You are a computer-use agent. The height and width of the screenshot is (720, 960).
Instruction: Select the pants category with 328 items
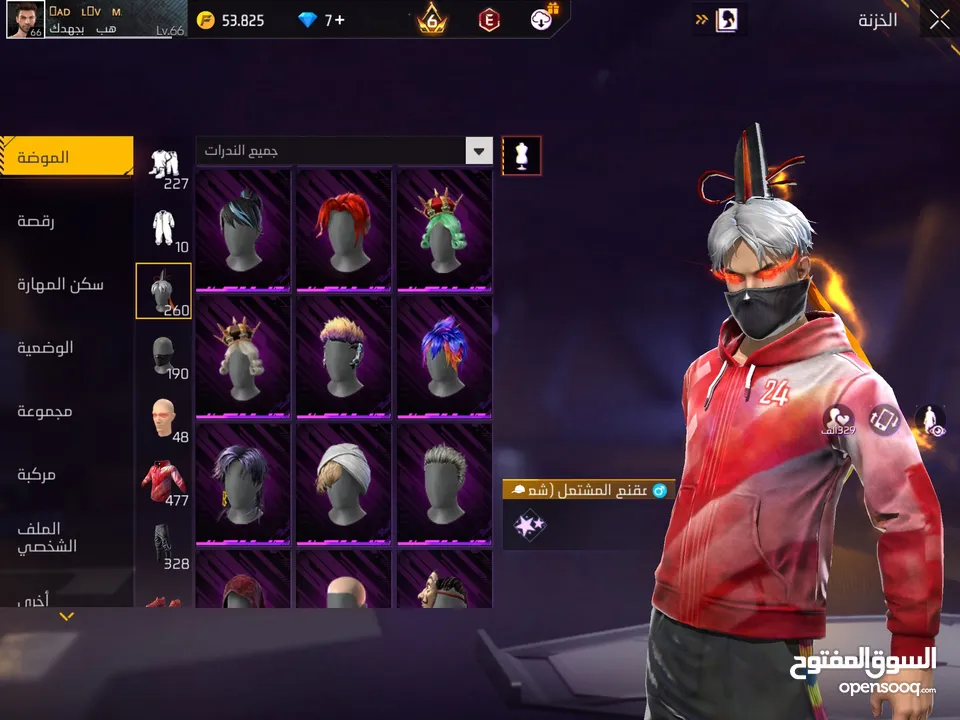coord(164,546)
